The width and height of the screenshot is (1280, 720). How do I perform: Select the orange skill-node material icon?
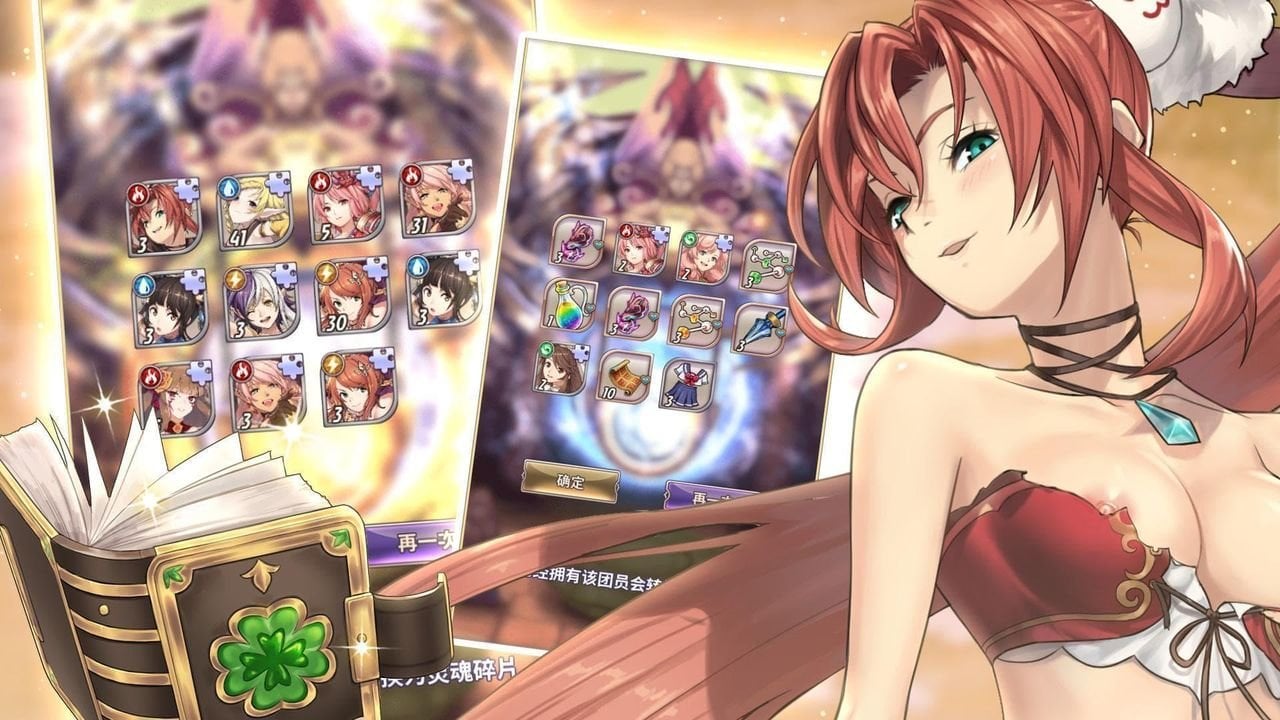click(695, 321)
